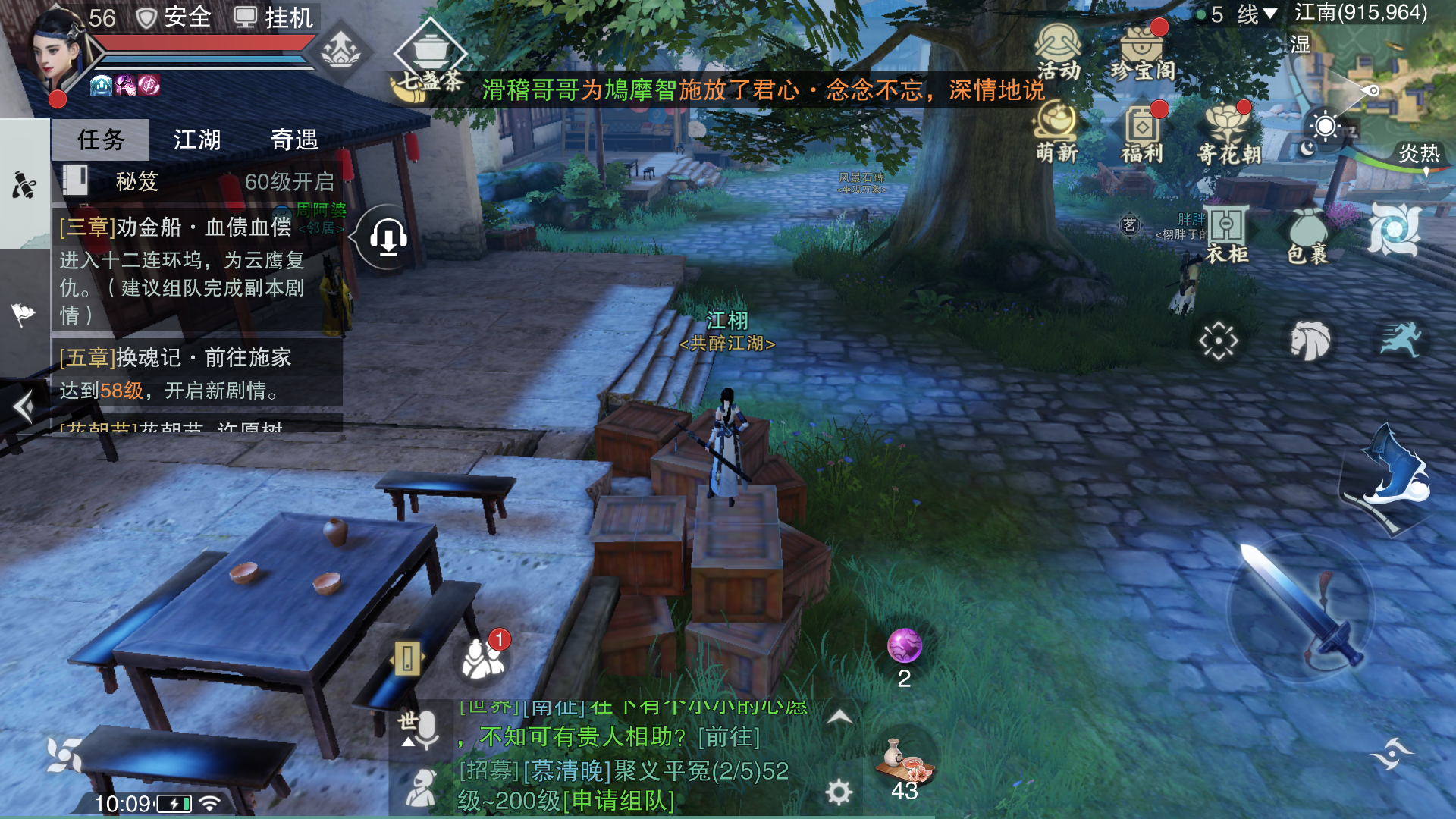
Task: Open the 衣柜 wardrobe
Action: (1227, 235)
